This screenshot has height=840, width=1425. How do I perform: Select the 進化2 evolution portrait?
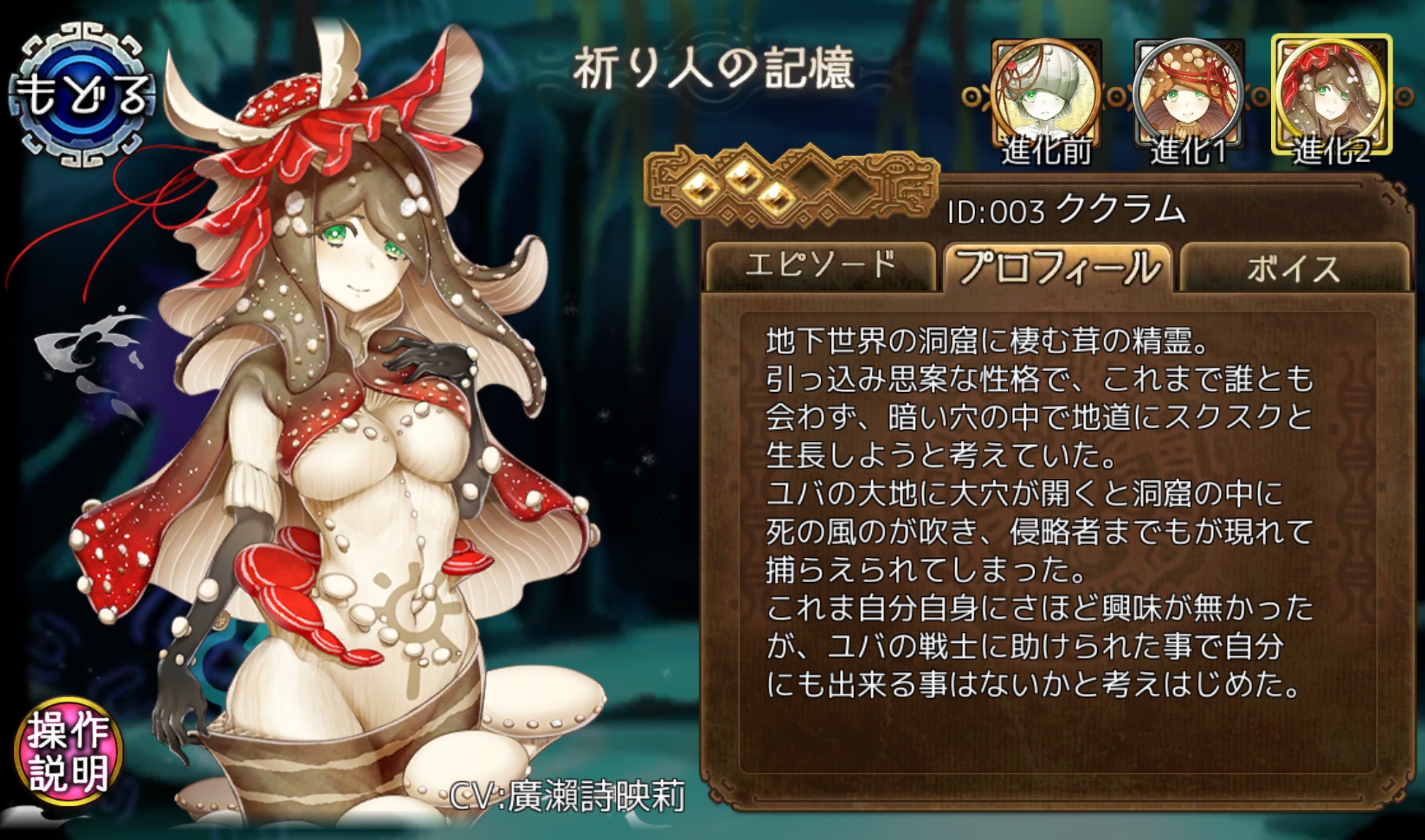(x=1332, y=97)
